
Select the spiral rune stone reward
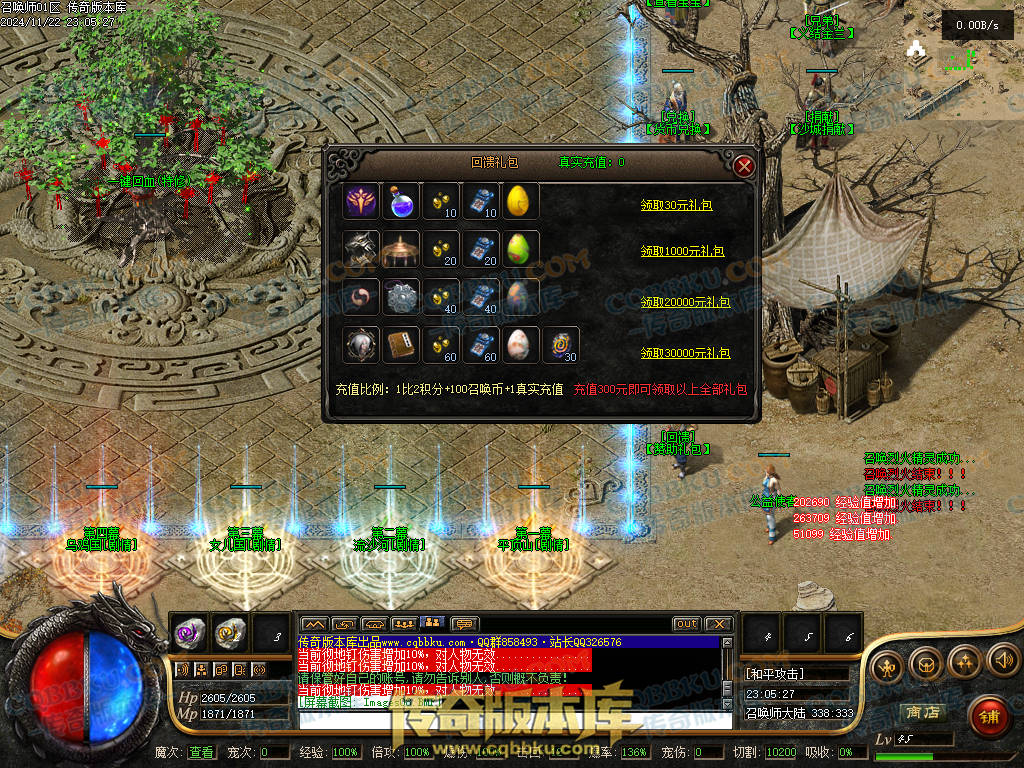pos(560,345)
